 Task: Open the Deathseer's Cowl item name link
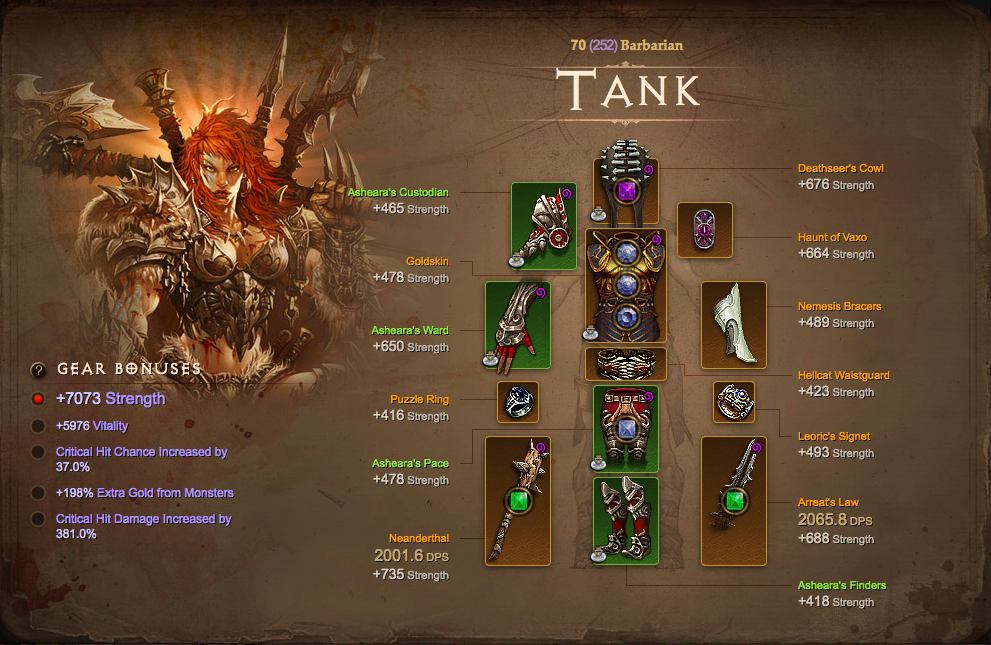tap(840, 168)
